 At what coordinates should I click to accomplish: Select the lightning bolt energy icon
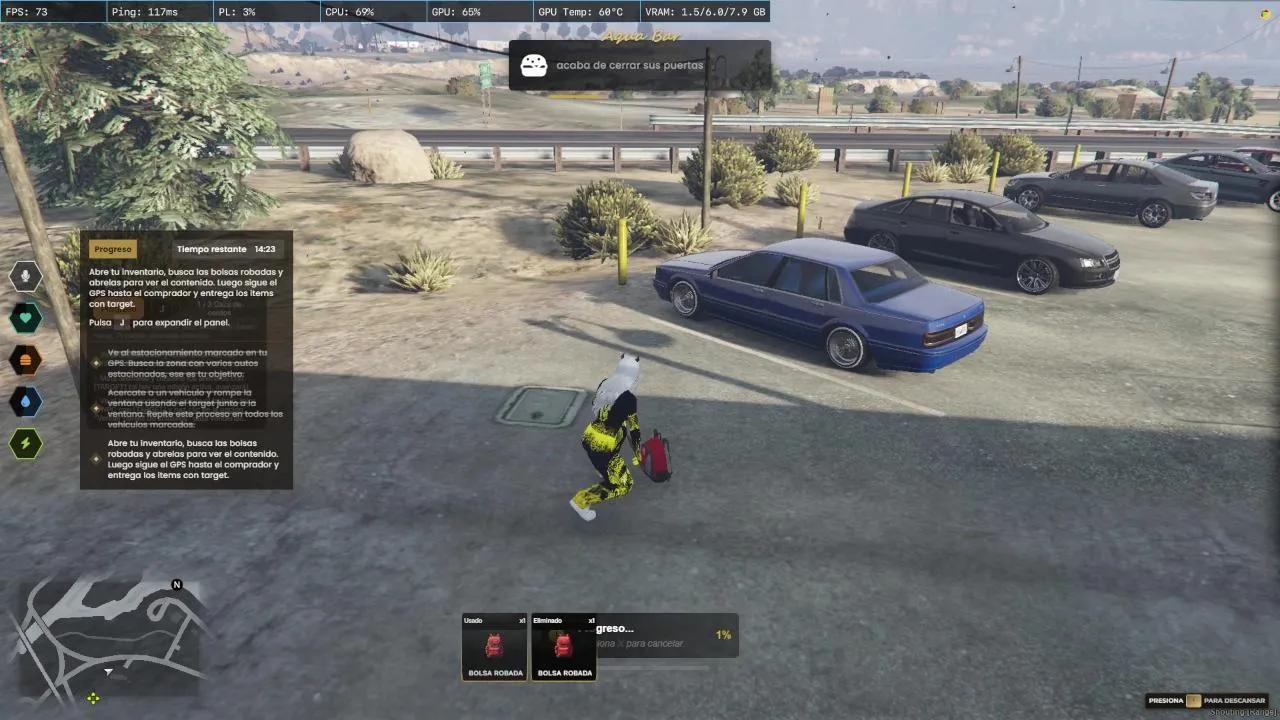coord(26,443)
